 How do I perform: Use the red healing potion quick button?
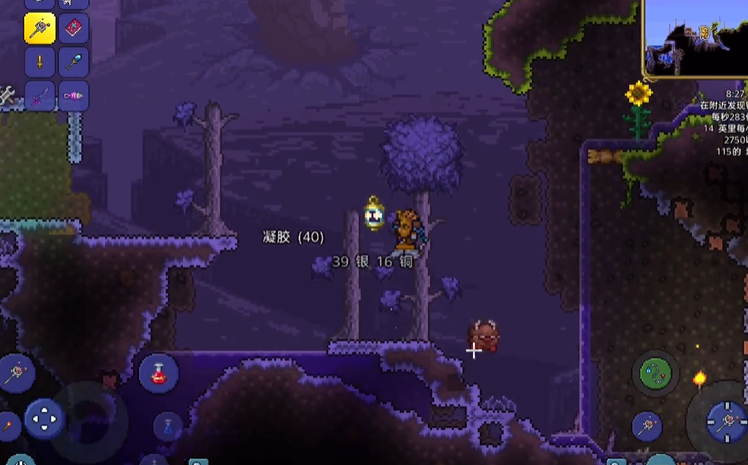[x=158, y=373]
